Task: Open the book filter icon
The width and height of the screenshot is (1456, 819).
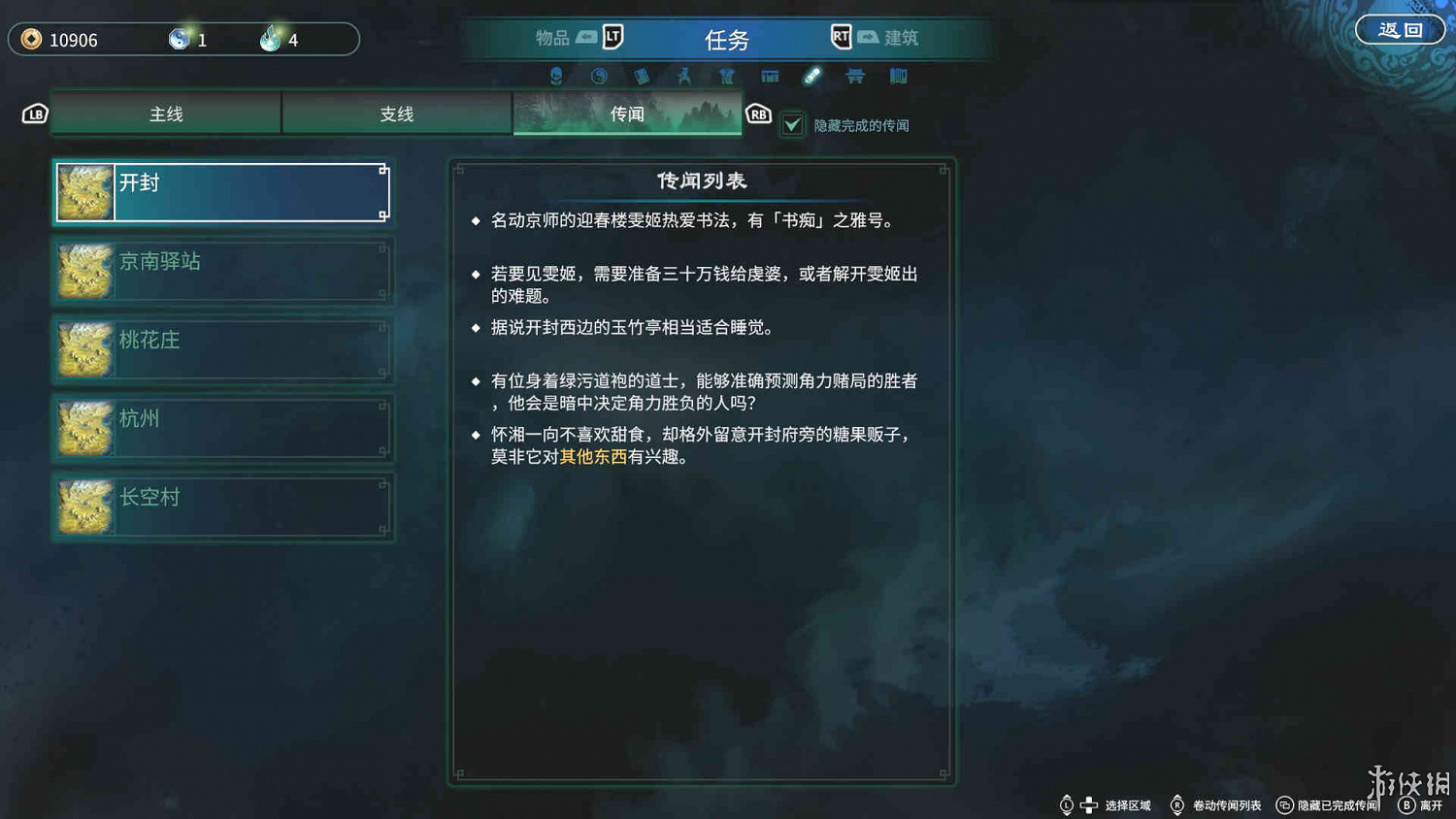Action: (642, 76)
